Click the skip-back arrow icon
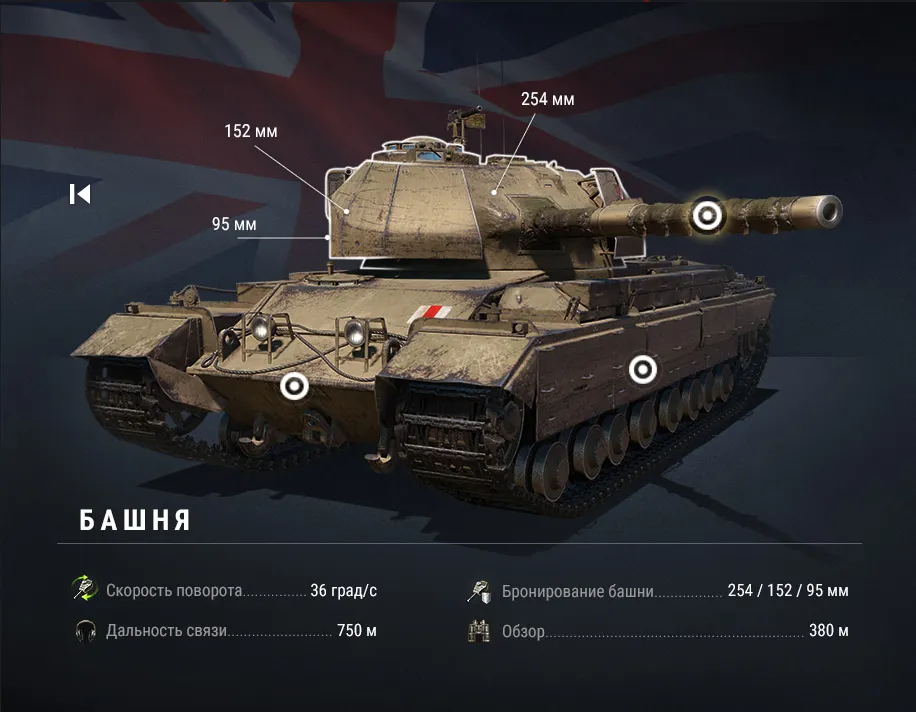This screenshot has height=712, width=916. [x=80, y=194]
